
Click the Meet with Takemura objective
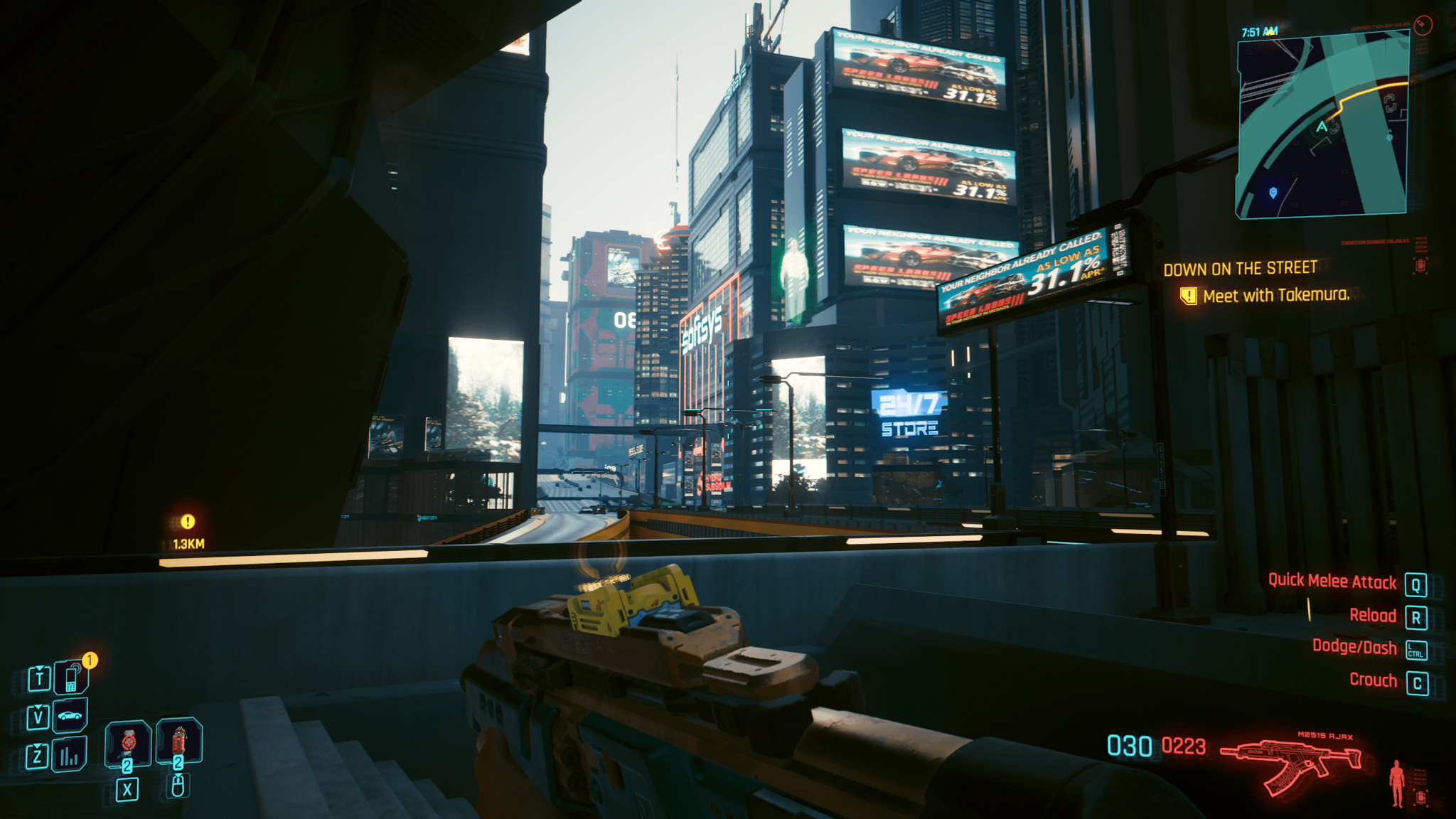pos(1275,295)
